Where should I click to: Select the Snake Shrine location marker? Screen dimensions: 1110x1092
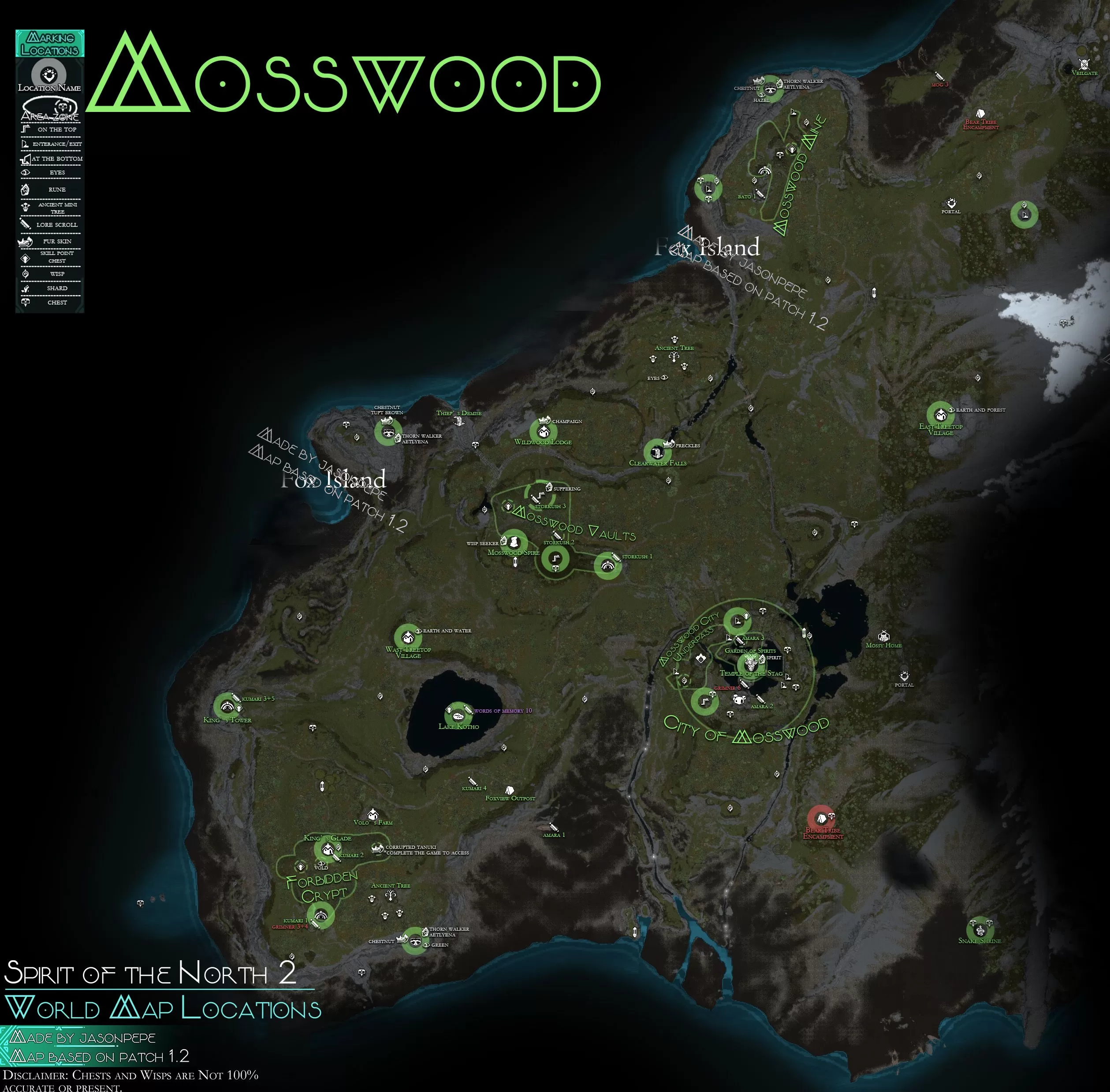click(980, 927)
